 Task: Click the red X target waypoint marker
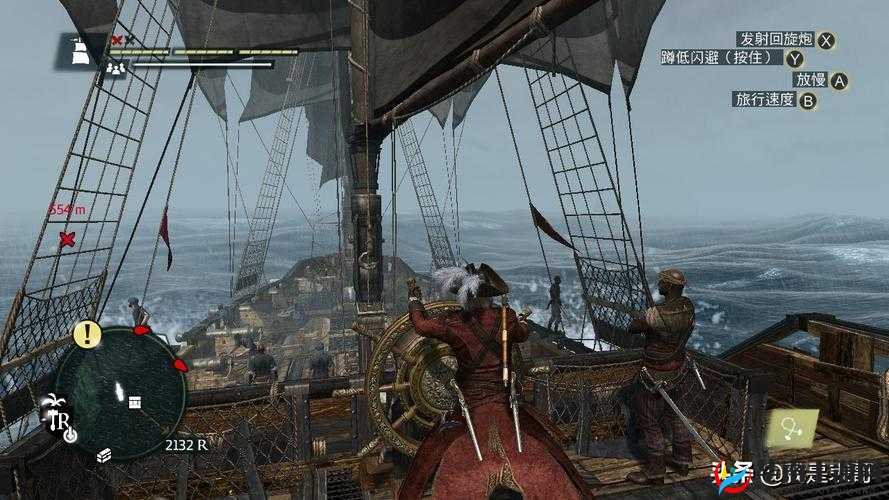coord(67,239)
